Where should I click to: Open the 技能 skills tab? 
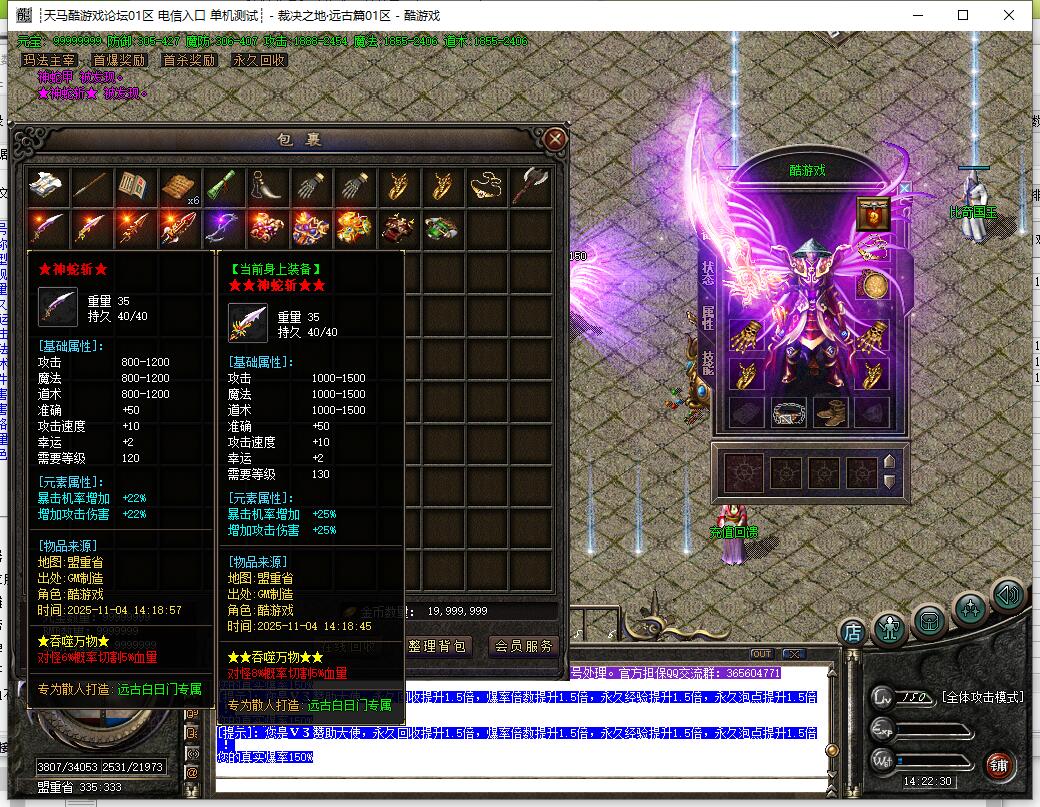pyautogui.click(x=708, y=363)
